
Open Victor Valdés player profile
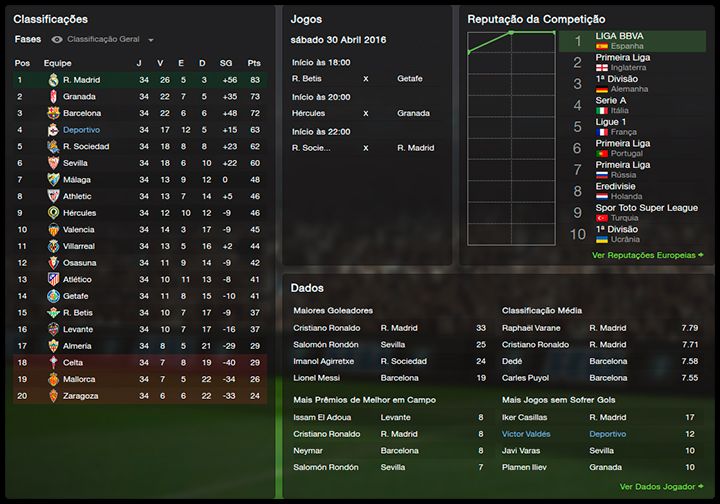point(527,434)
